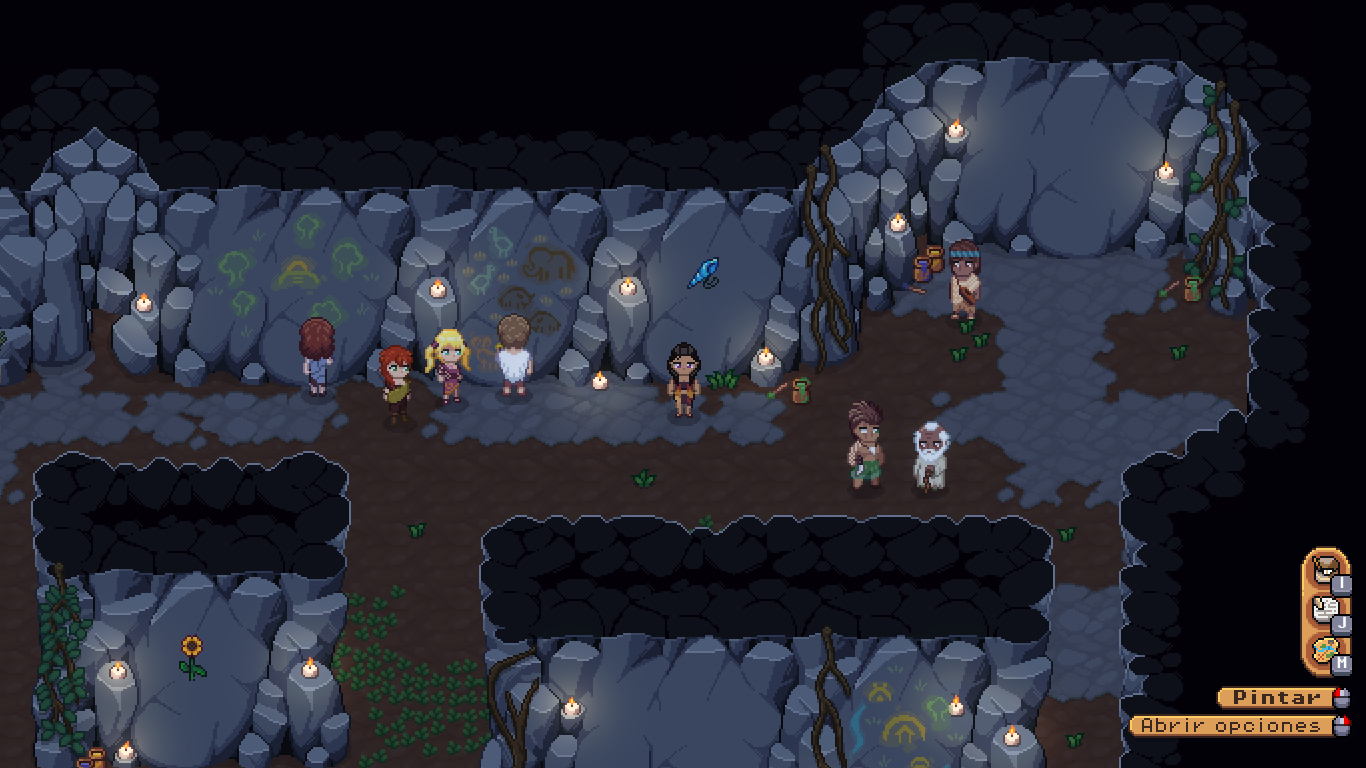
Task: Show the world map icon
Action: point(1326,650)
